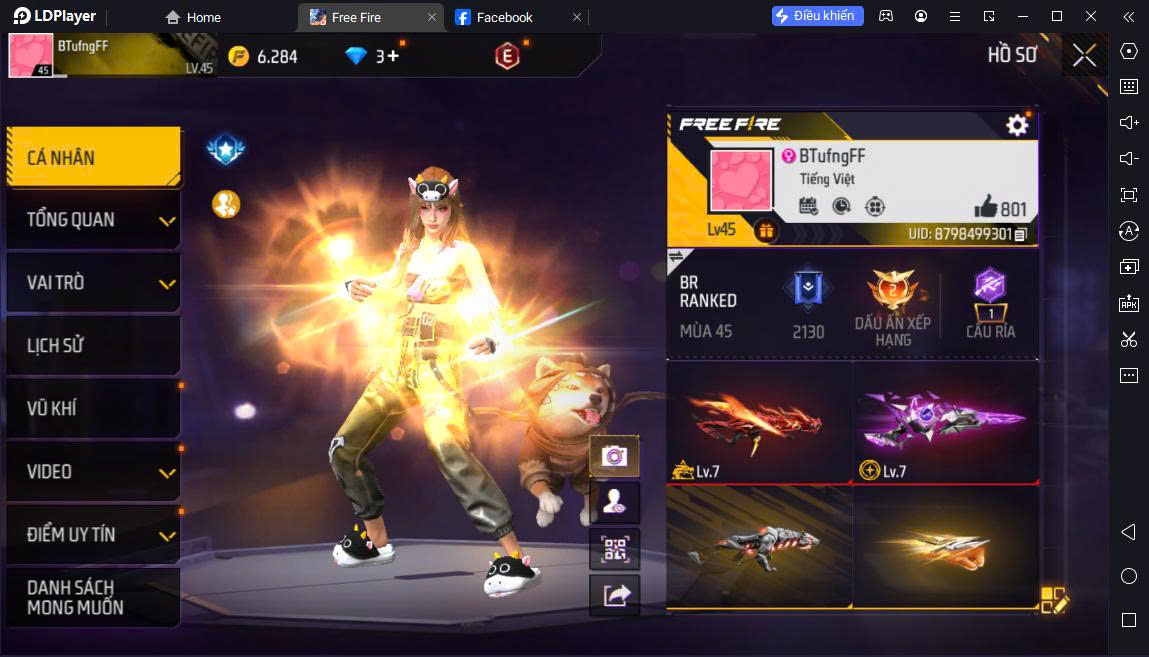Open the camera photo mode button
This screenshot has width=1149, height=657.
pyautogui.click(x=614, y=456)
